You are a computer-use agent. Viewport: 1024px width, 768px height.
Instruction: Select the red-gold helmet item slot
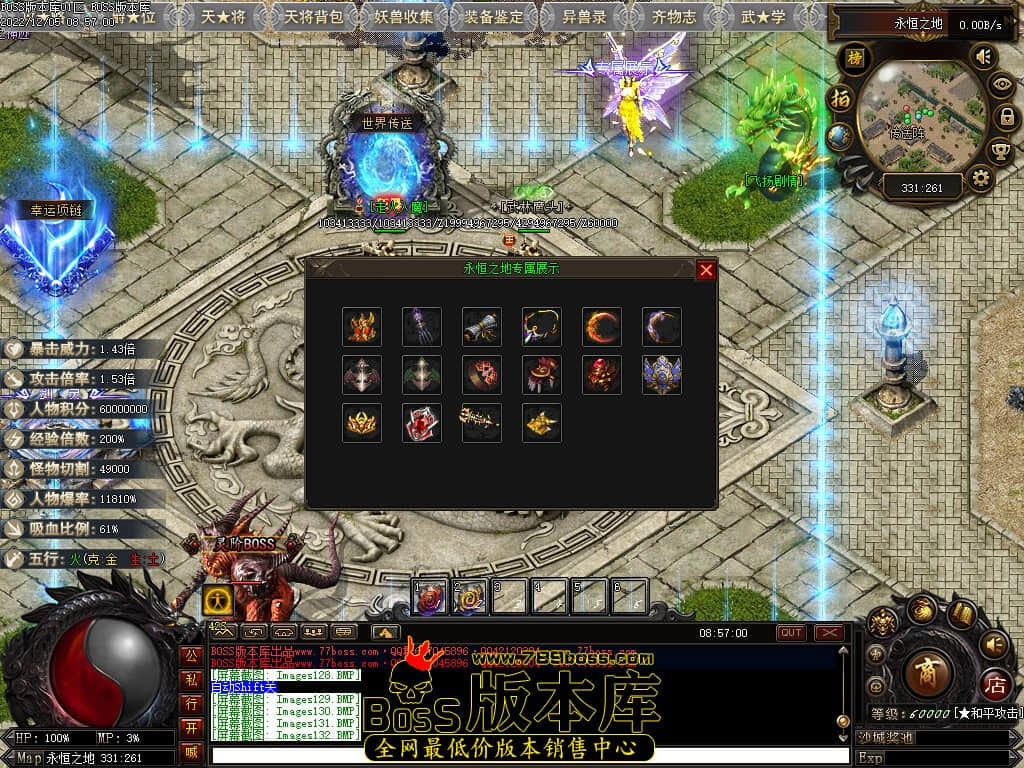361,326
